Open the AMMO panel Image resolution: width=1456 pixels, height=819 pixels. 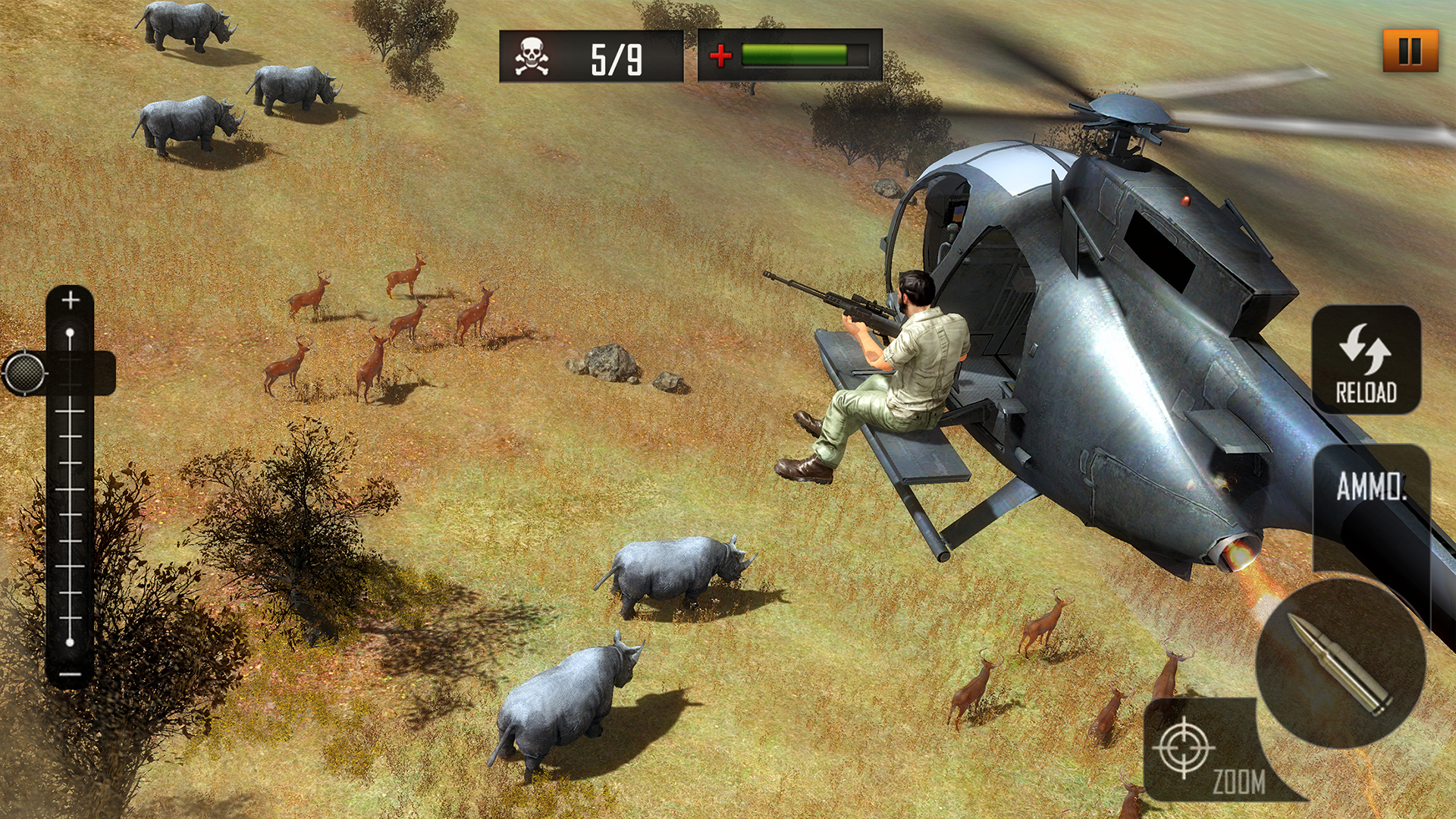tap(1371, 487)
